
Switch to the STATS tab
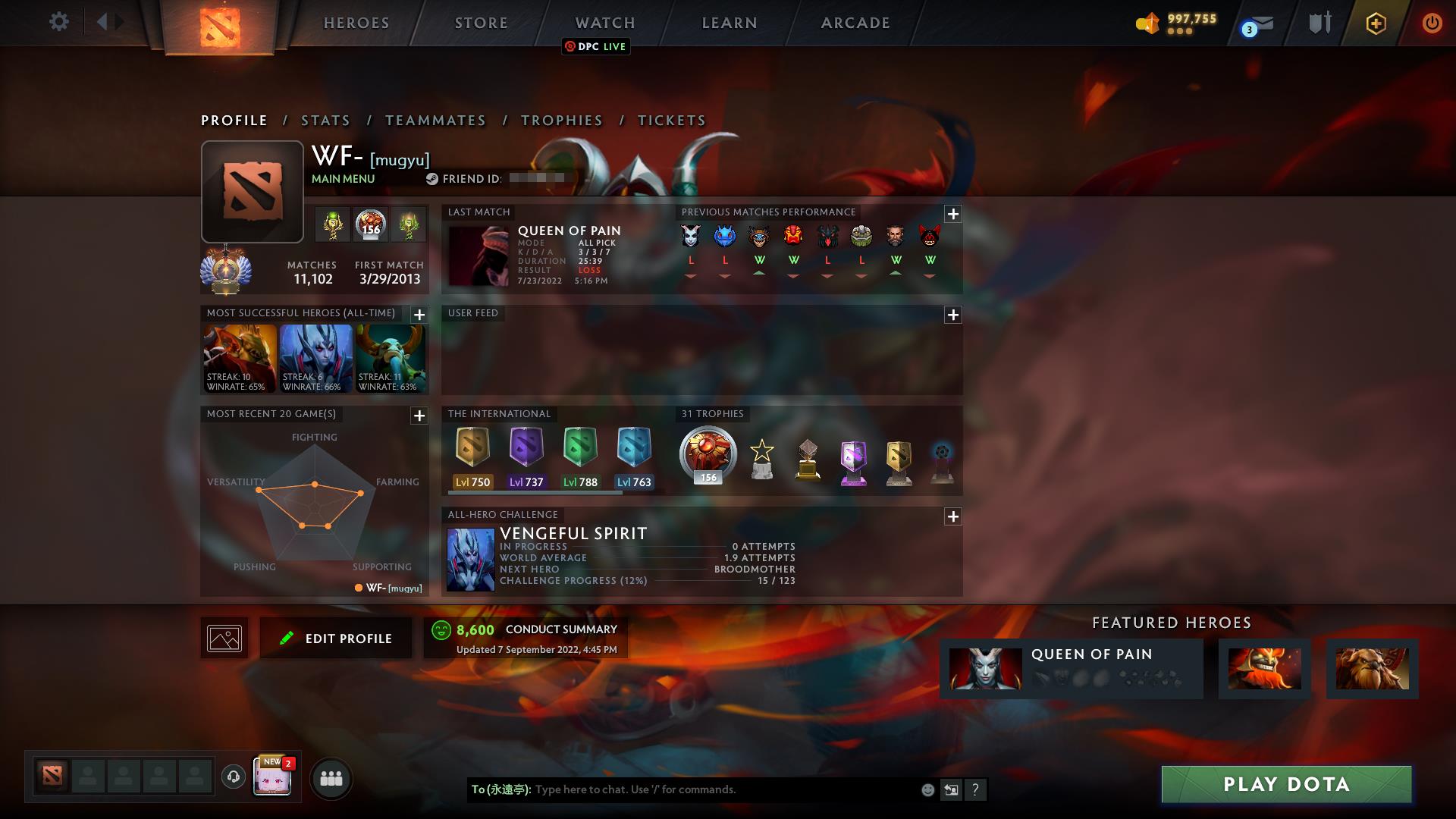325,120
